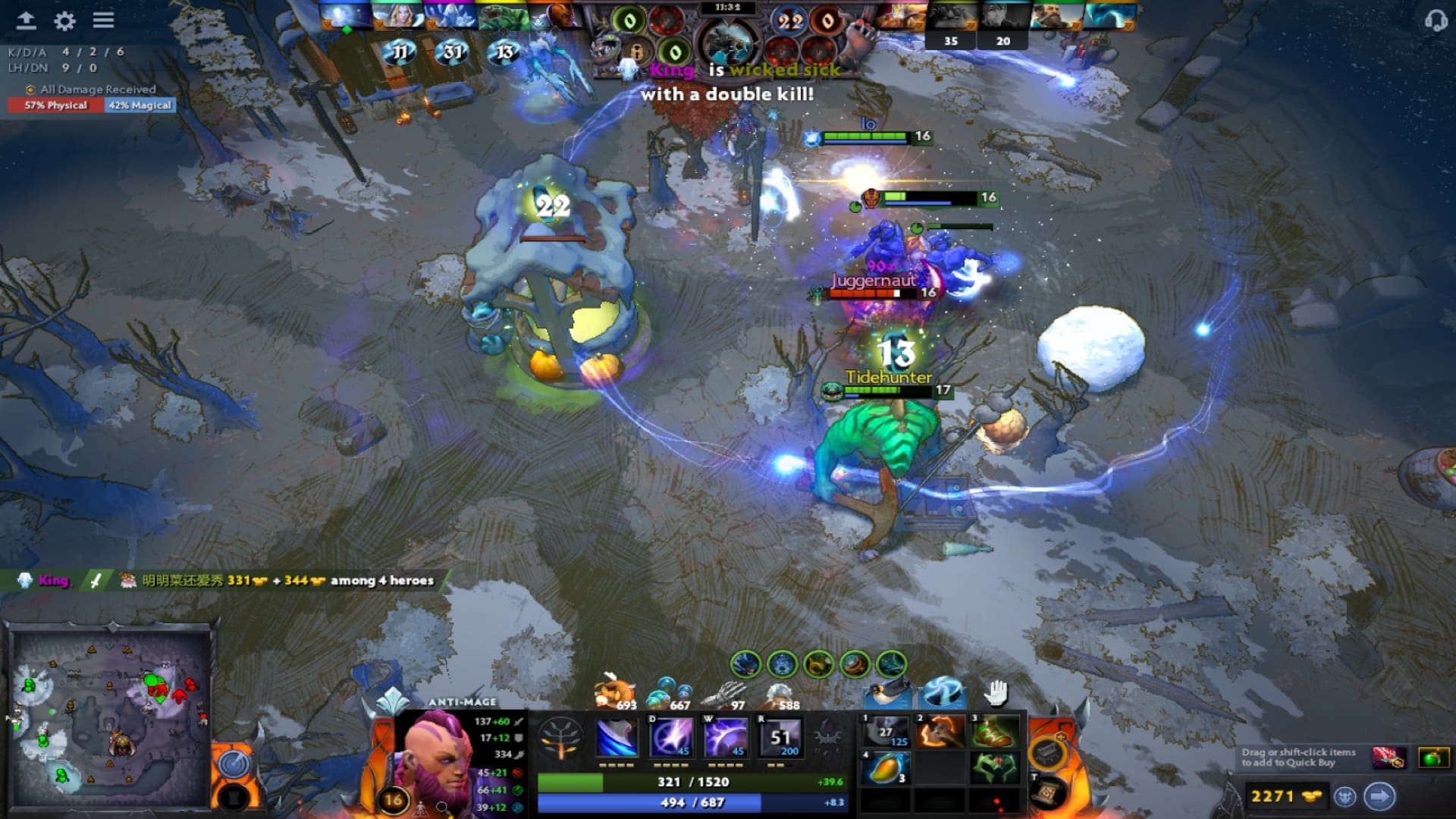Open Anti-Mage's talent tree icon
This screenshot has height=819, width=1456.
pyautogui.click(x=561, y=736)
